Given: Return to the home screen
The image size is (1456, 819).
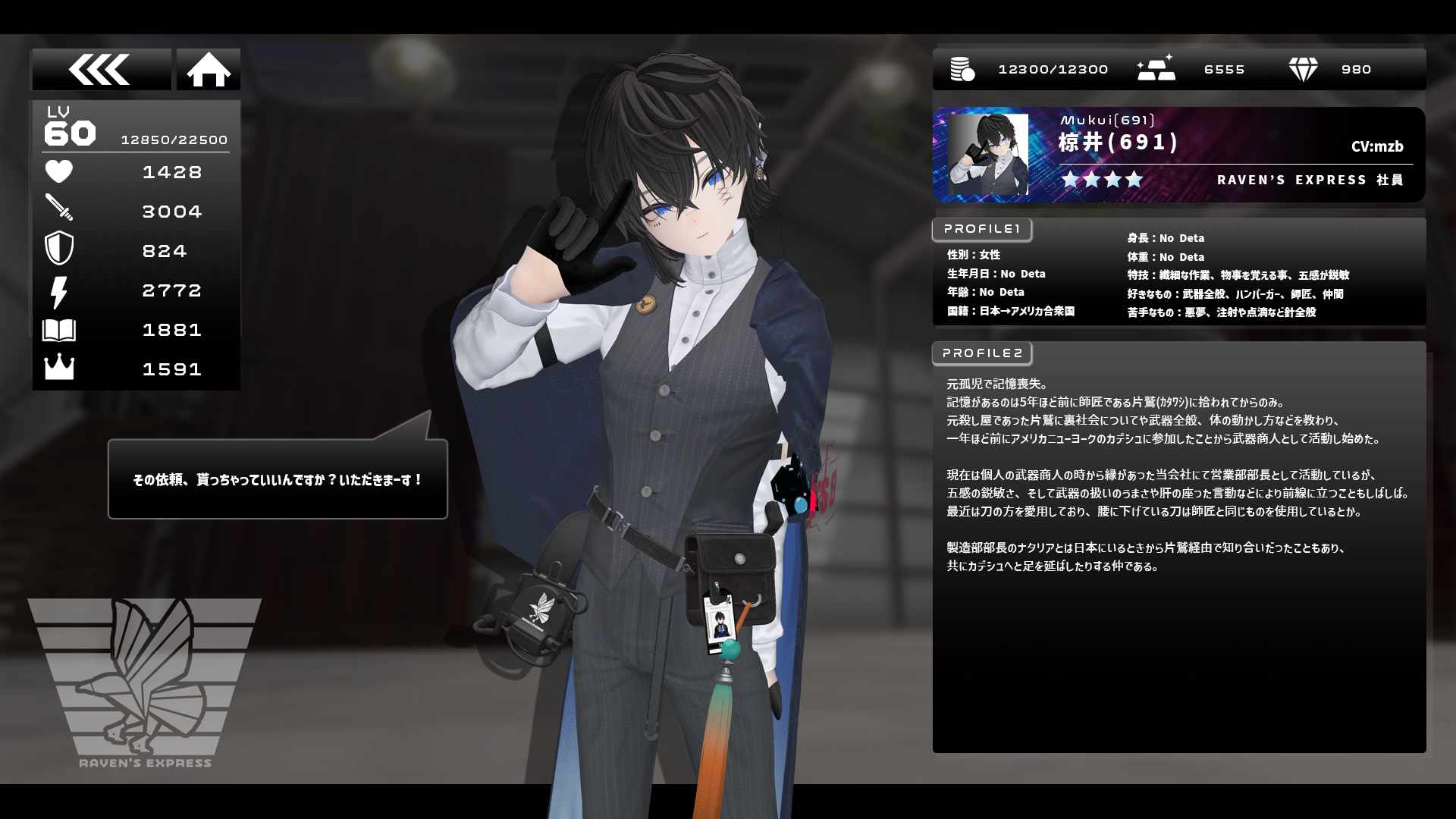Looking at the screenshot, I should coord(209,70).
